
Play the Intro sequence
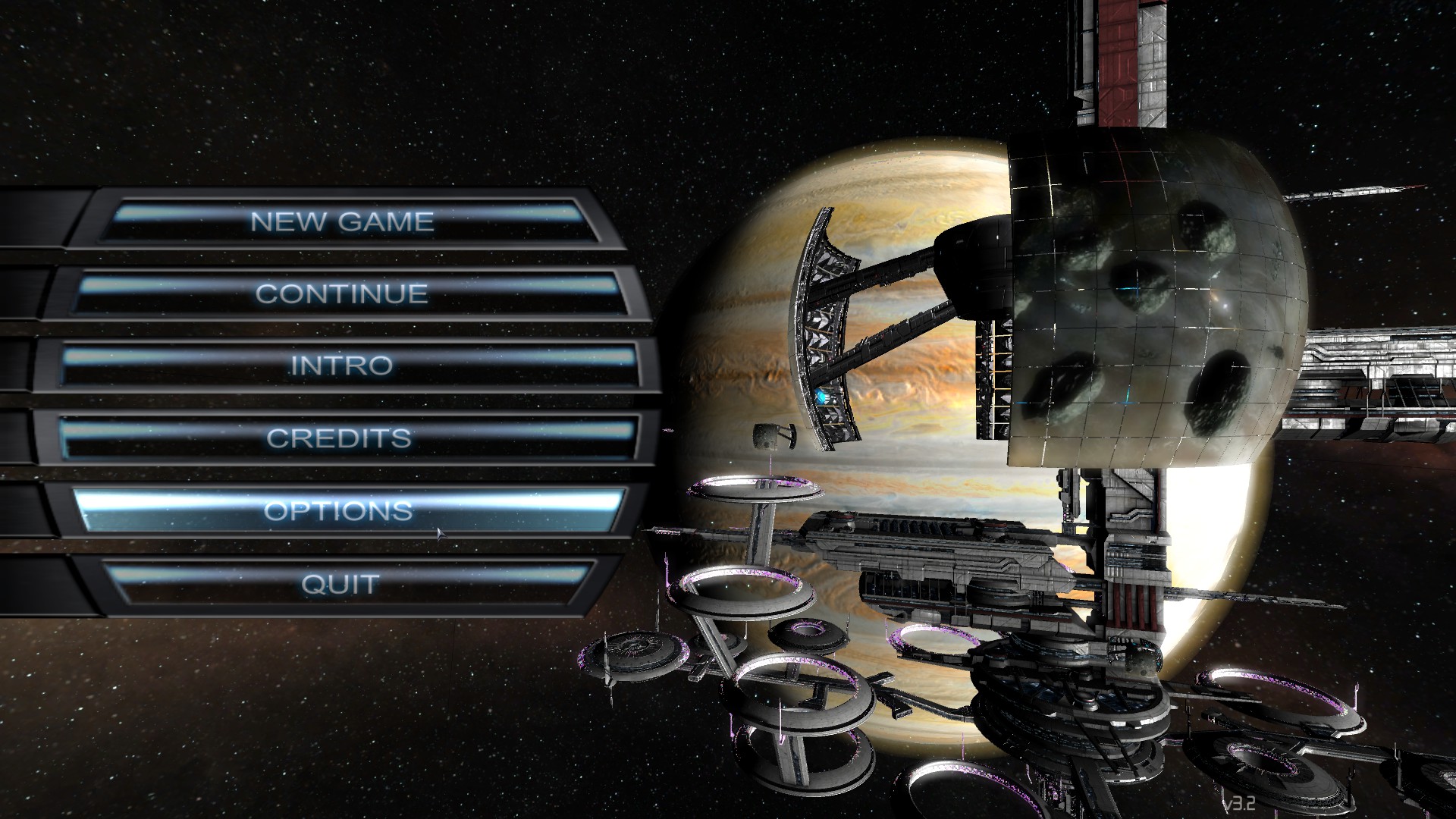point(341,366)
